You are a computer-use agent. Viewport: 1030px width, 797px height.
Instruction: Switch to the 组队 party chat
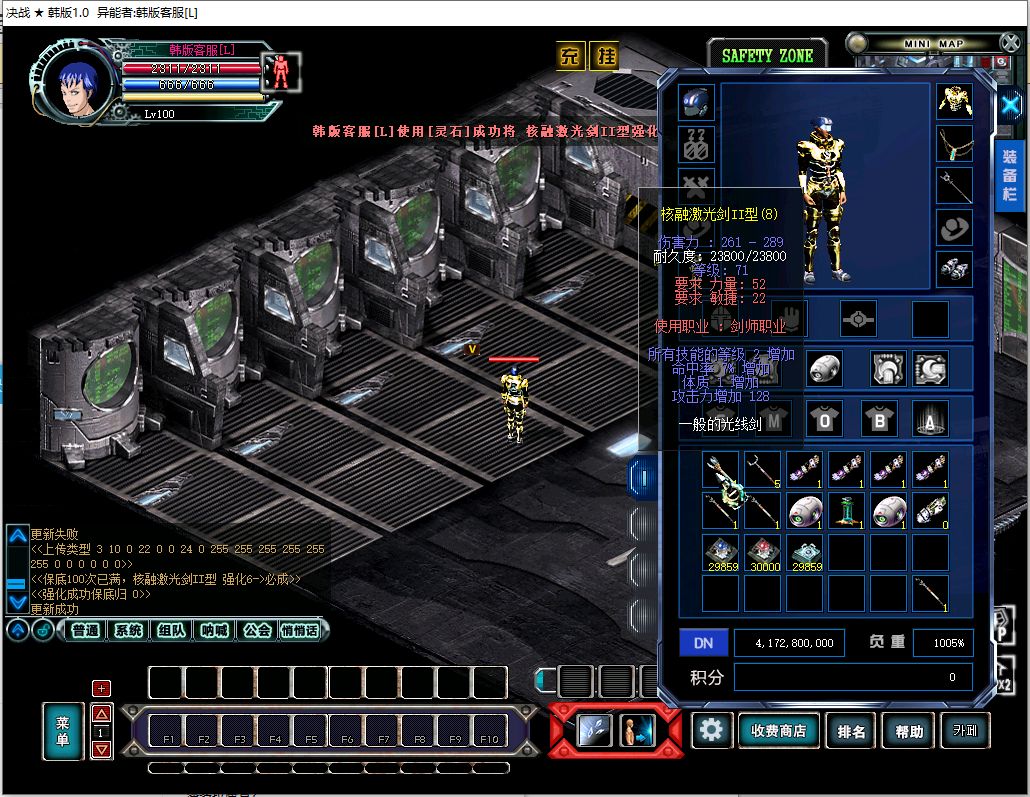point(171,630)
